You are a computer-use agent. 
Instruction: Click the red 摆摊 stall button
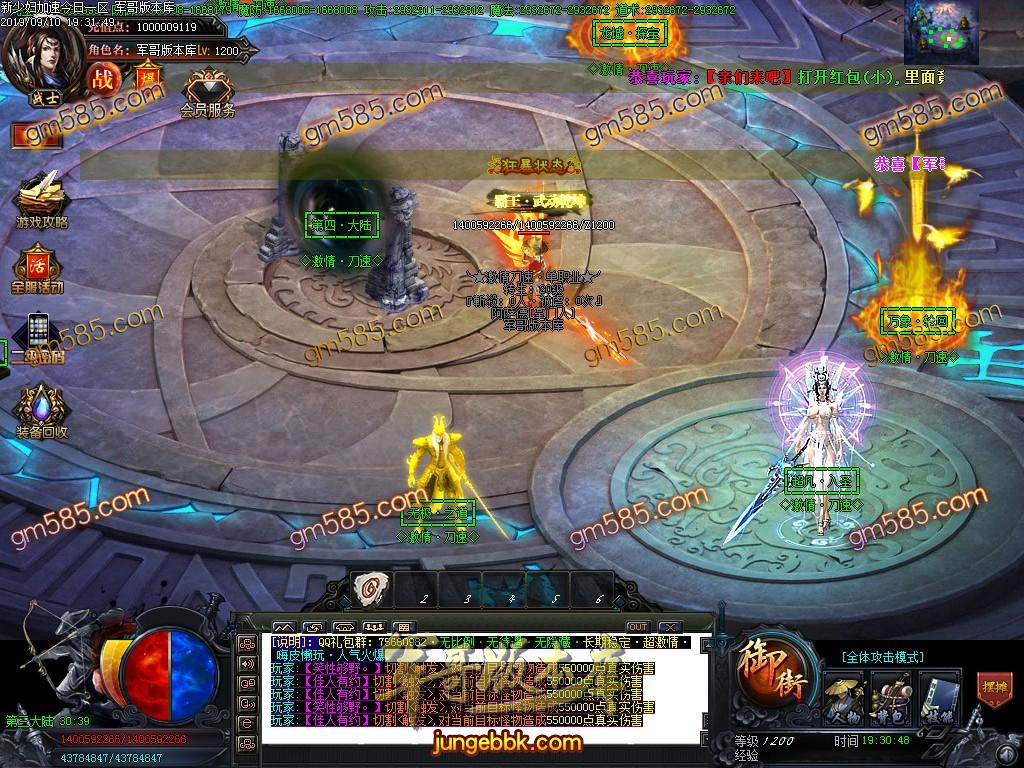pyautogui.click(x=994, y=691)
